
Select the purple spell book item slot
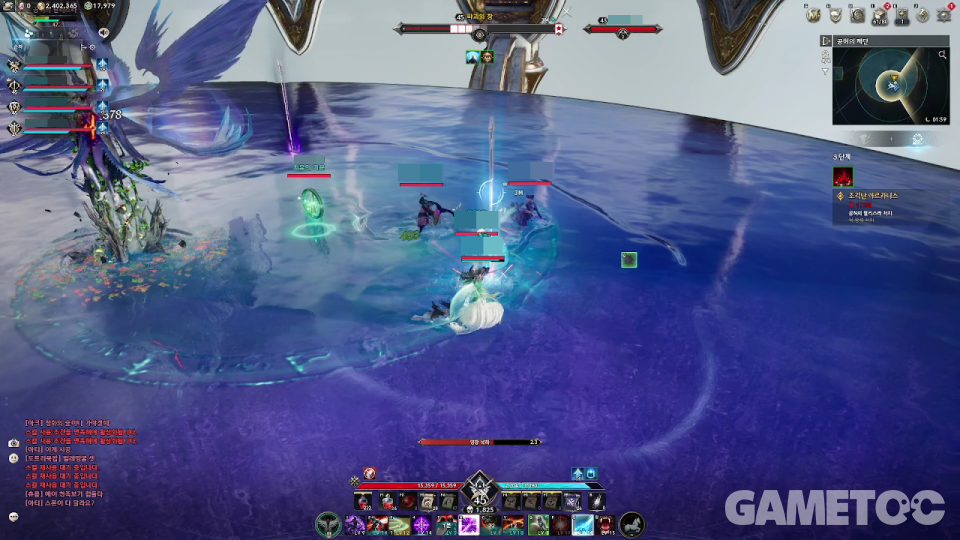(x=571, y=501)
